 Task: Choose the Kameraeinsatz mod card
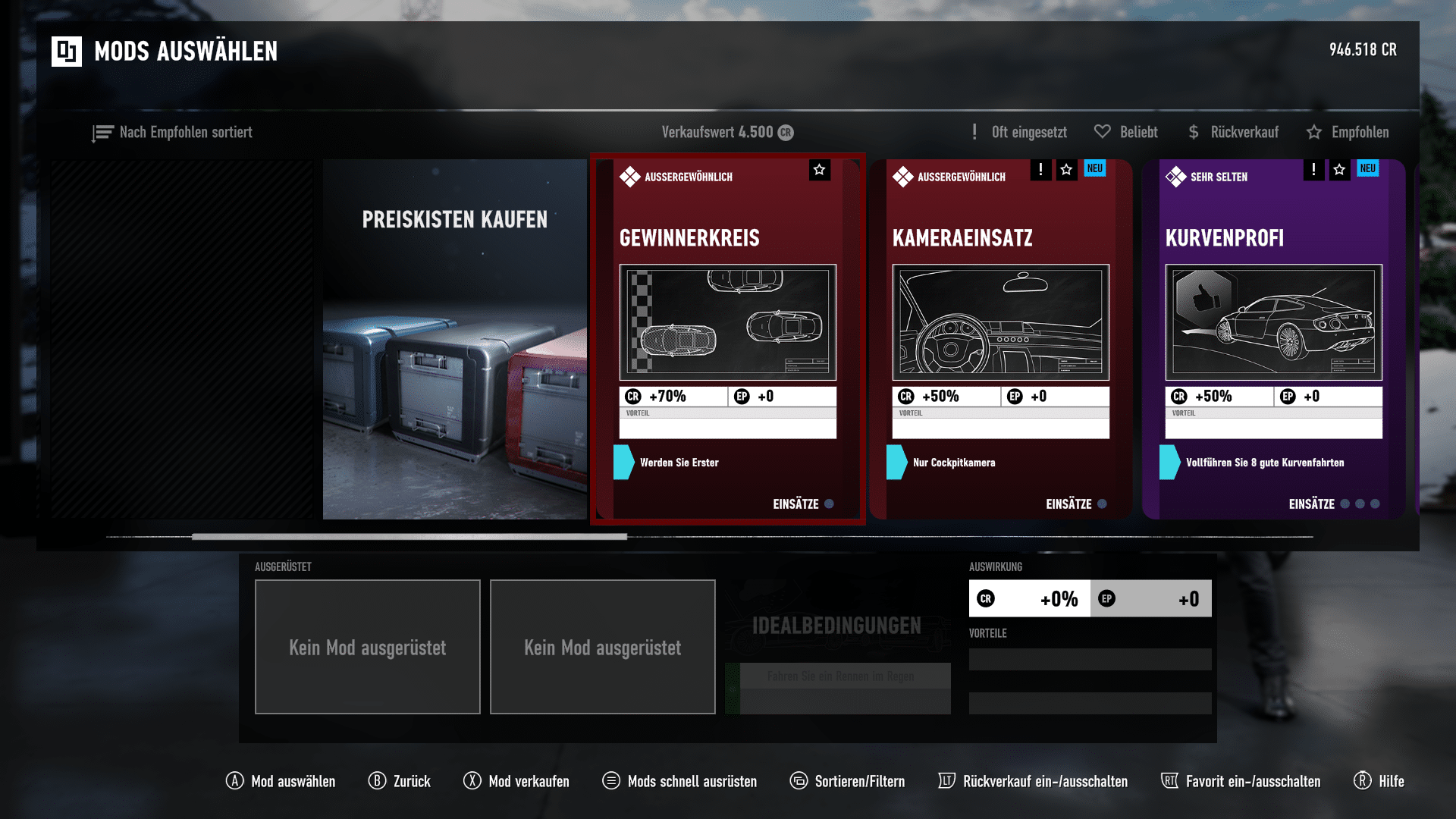pos(1000,339)
